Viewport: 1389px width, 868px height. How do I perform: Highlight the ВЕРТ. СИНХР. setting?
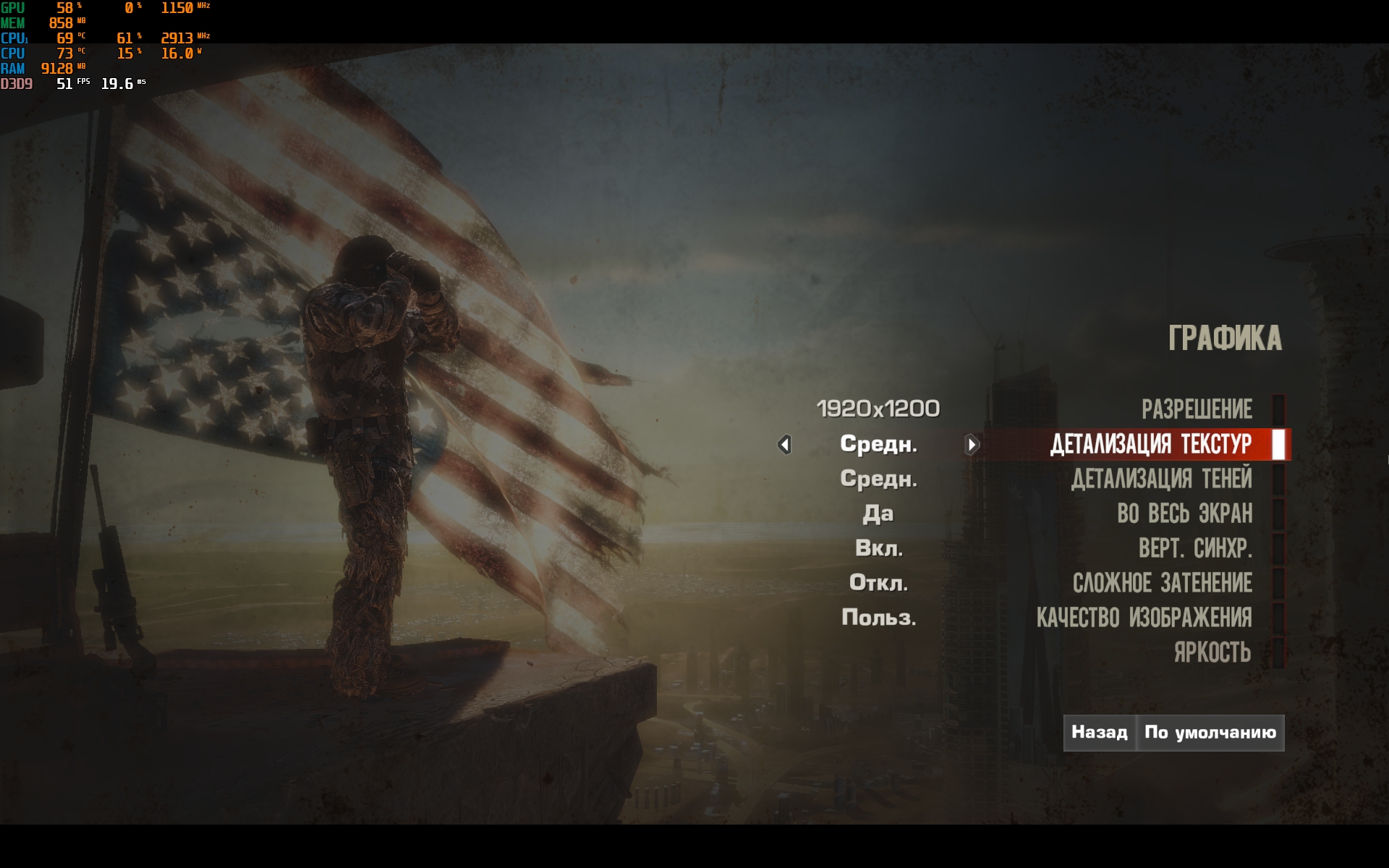tap(1195, 548)
